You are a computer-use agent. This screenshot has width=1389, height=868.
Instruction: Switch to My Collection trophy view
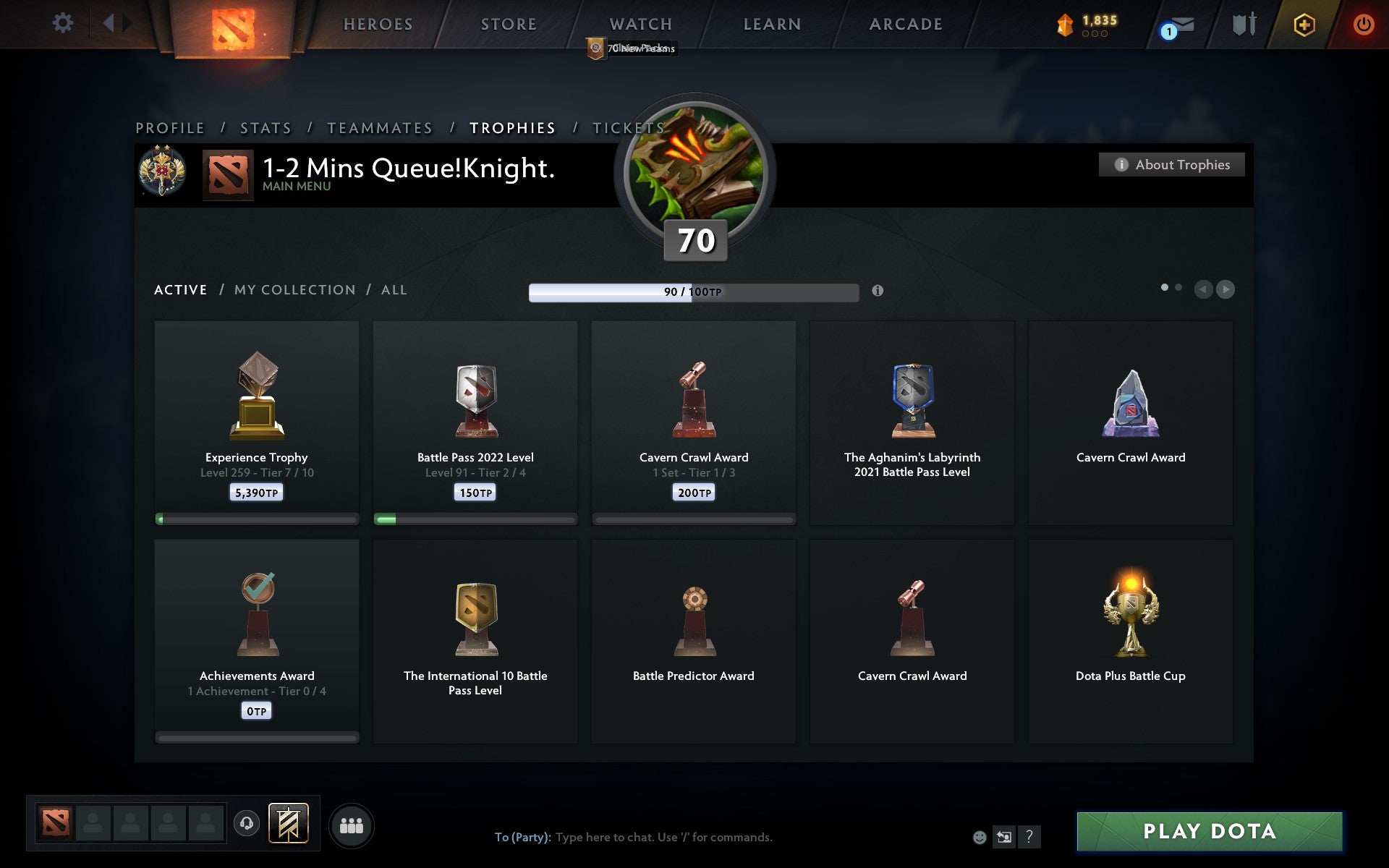click(x=294, y=289)
